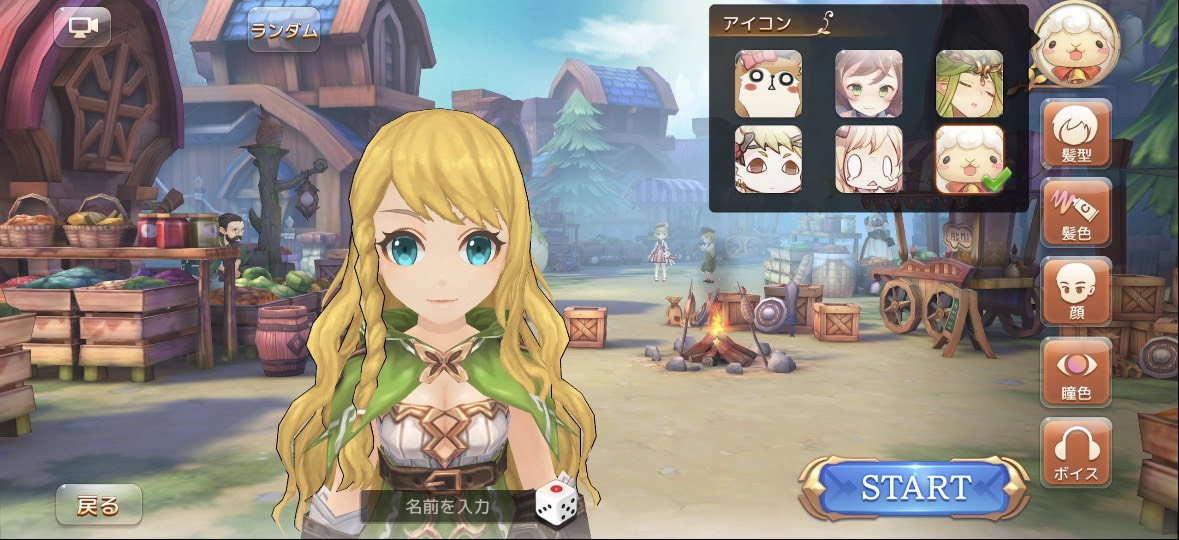Go back with the 戻る button
Image resolution: width=1179 pixels, height=540 pixels.
click(98, 505)
